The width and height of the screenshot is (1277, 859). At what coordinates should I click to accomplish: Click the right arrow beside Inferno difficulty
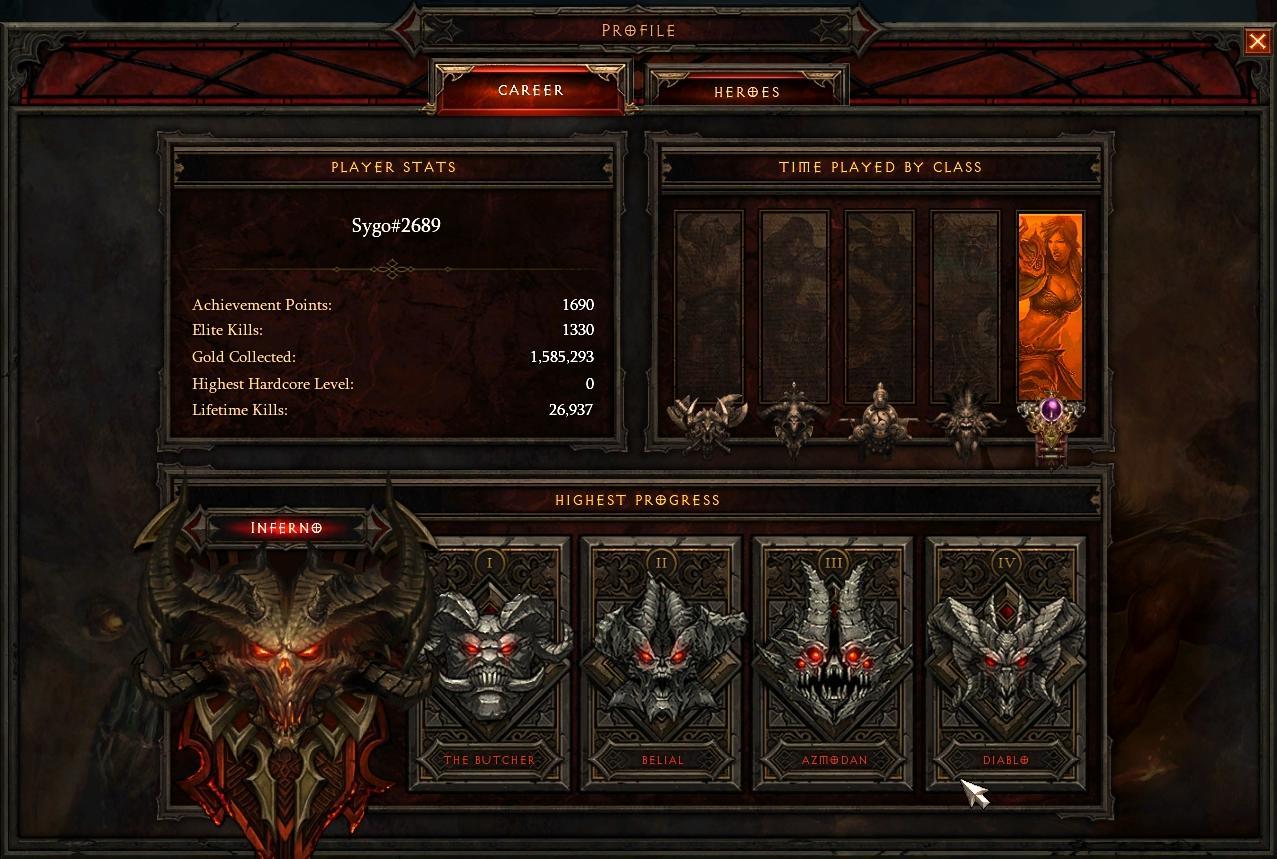tap(380, 527)
